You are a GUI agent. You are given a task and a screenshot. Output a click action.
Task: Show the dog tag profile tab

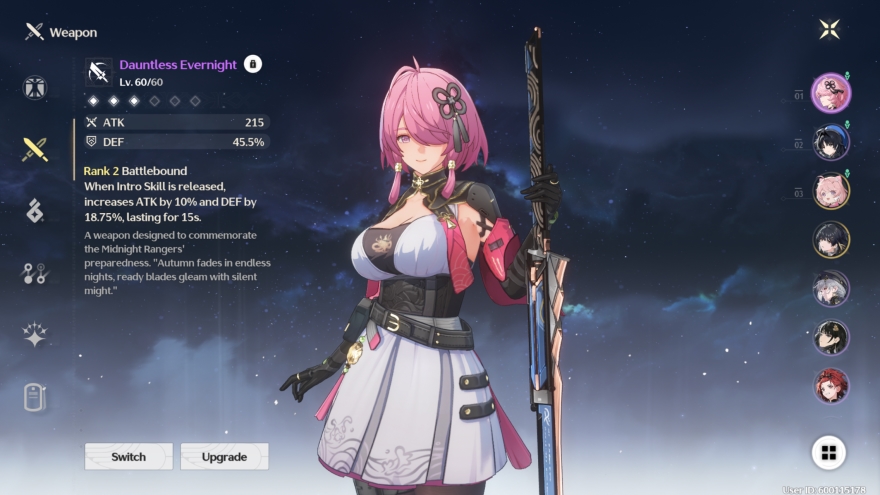click(x=35, y=397)
